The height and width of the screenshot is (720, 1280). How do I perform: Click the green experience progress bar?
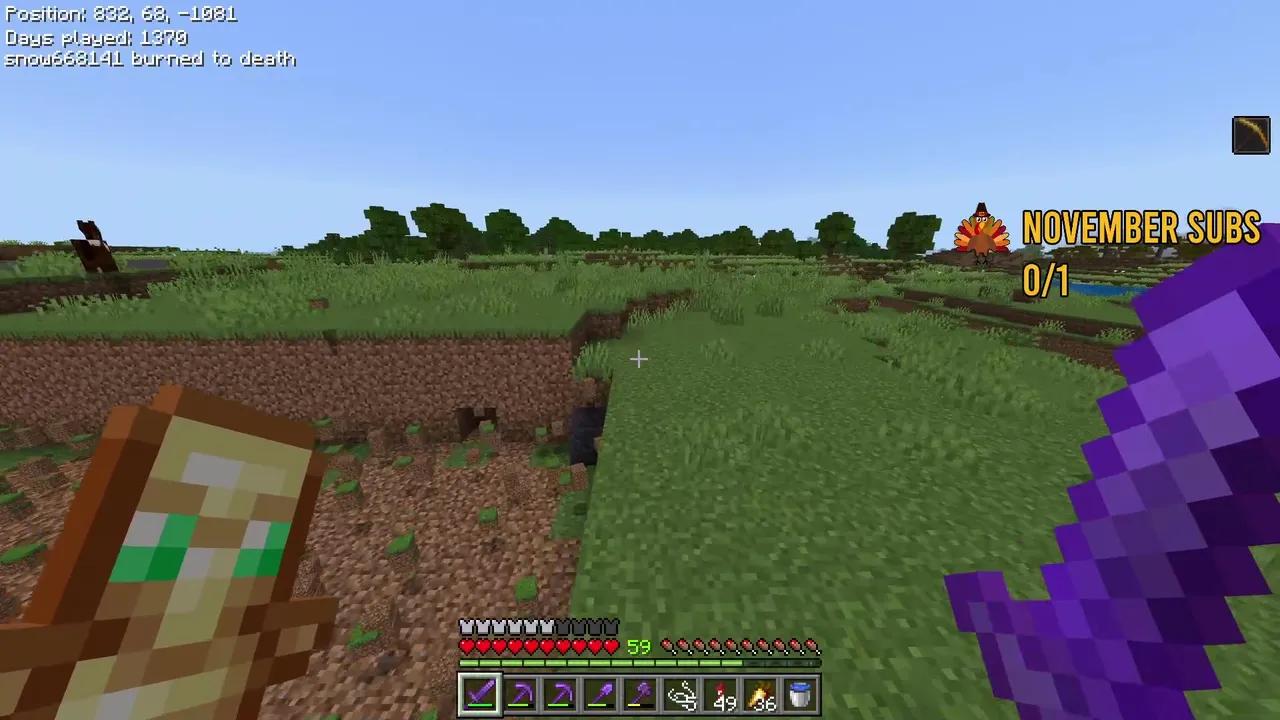coord(600,663)
